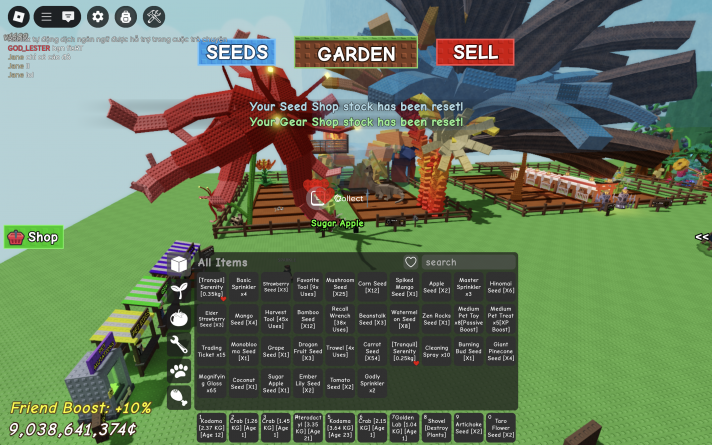This screenshot has width=712, height=445.
Task: Focus the inventory search field
Action: (x=466, y=262)
